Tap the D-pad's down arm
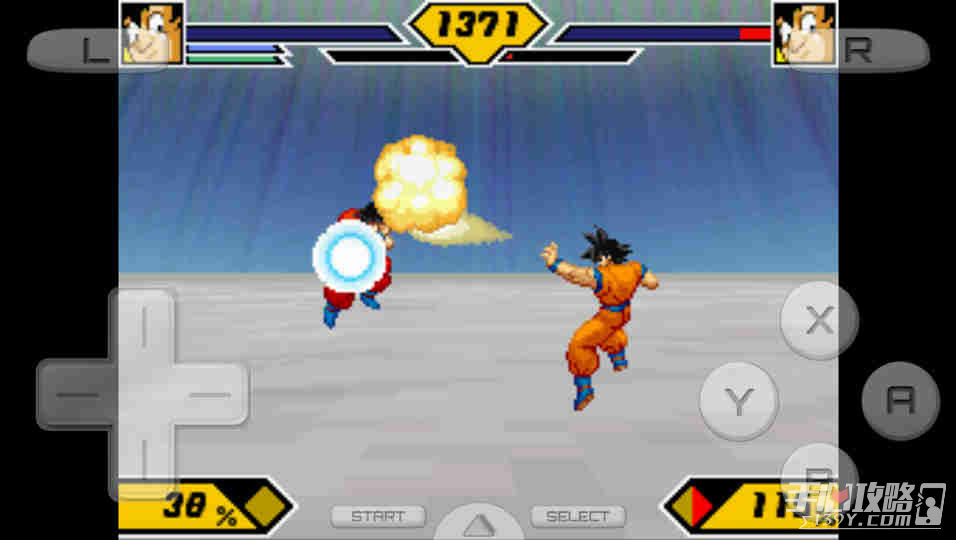 coord(143,462)
